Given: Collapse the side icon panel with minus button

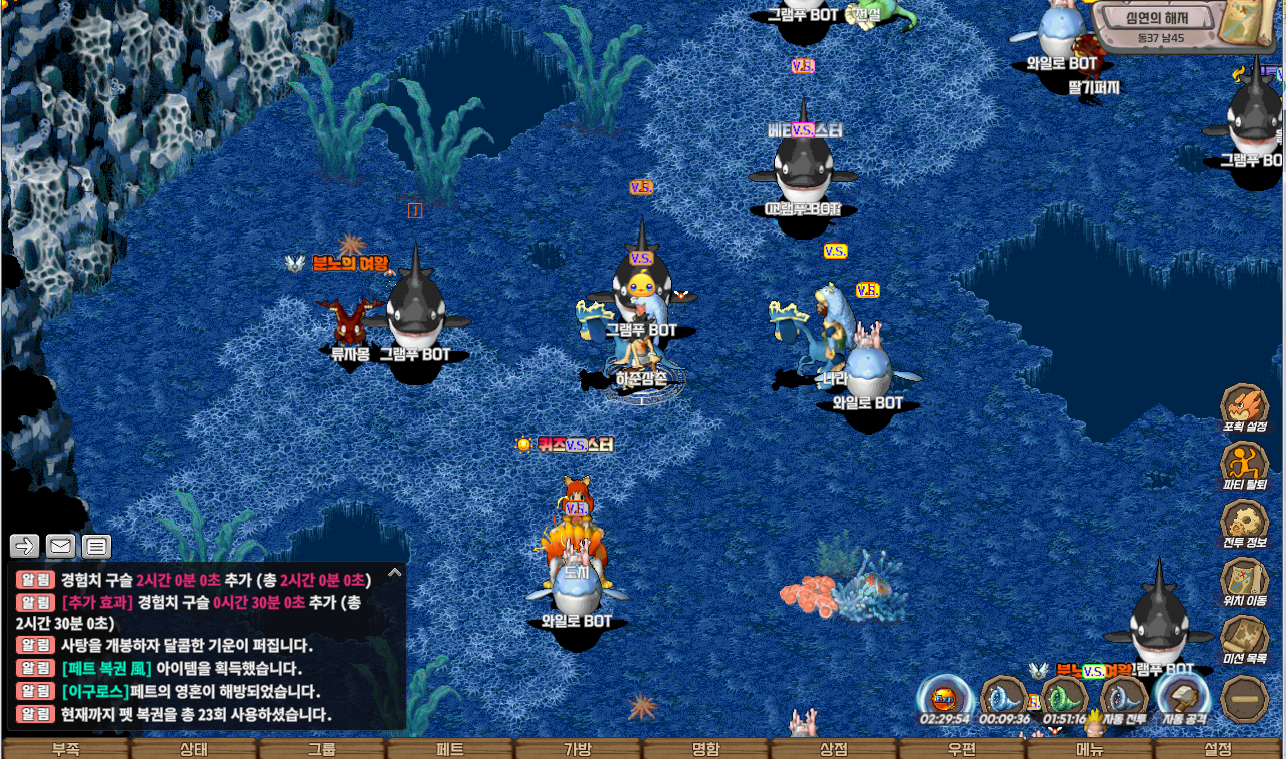Looking at the screenshot, I should pyautogui.click(x=1245, y=698).
